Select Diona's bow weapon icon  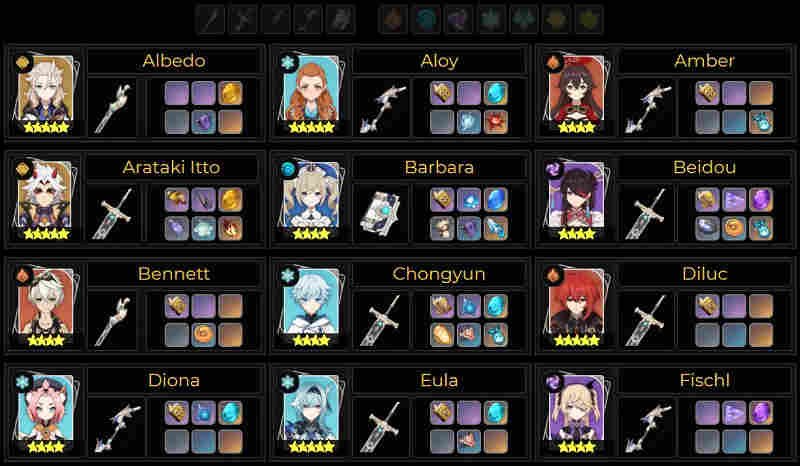pos(111,426)
